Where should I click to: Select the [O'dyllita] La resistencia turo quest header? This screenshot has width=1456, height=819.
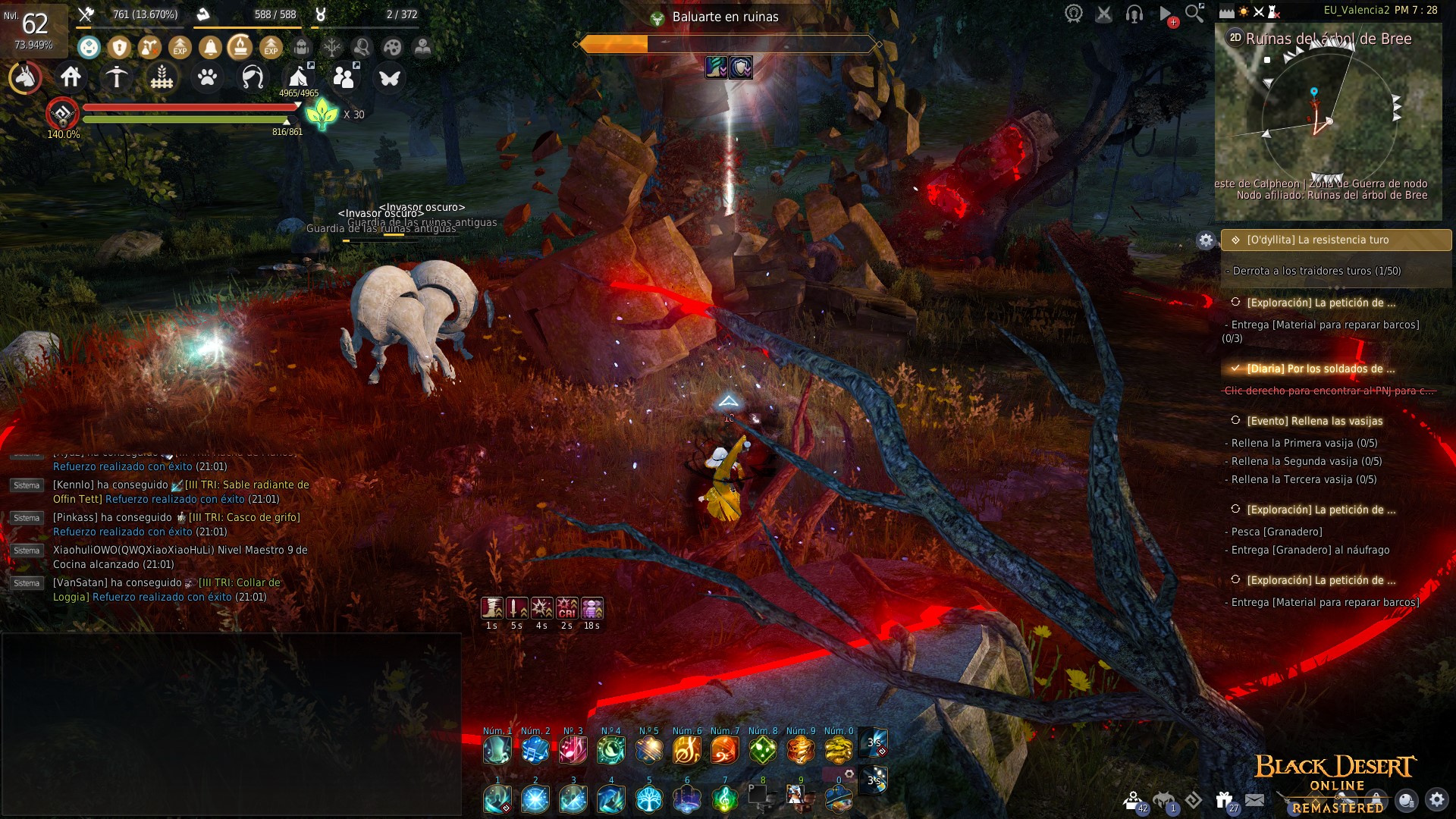point(1335,240)
